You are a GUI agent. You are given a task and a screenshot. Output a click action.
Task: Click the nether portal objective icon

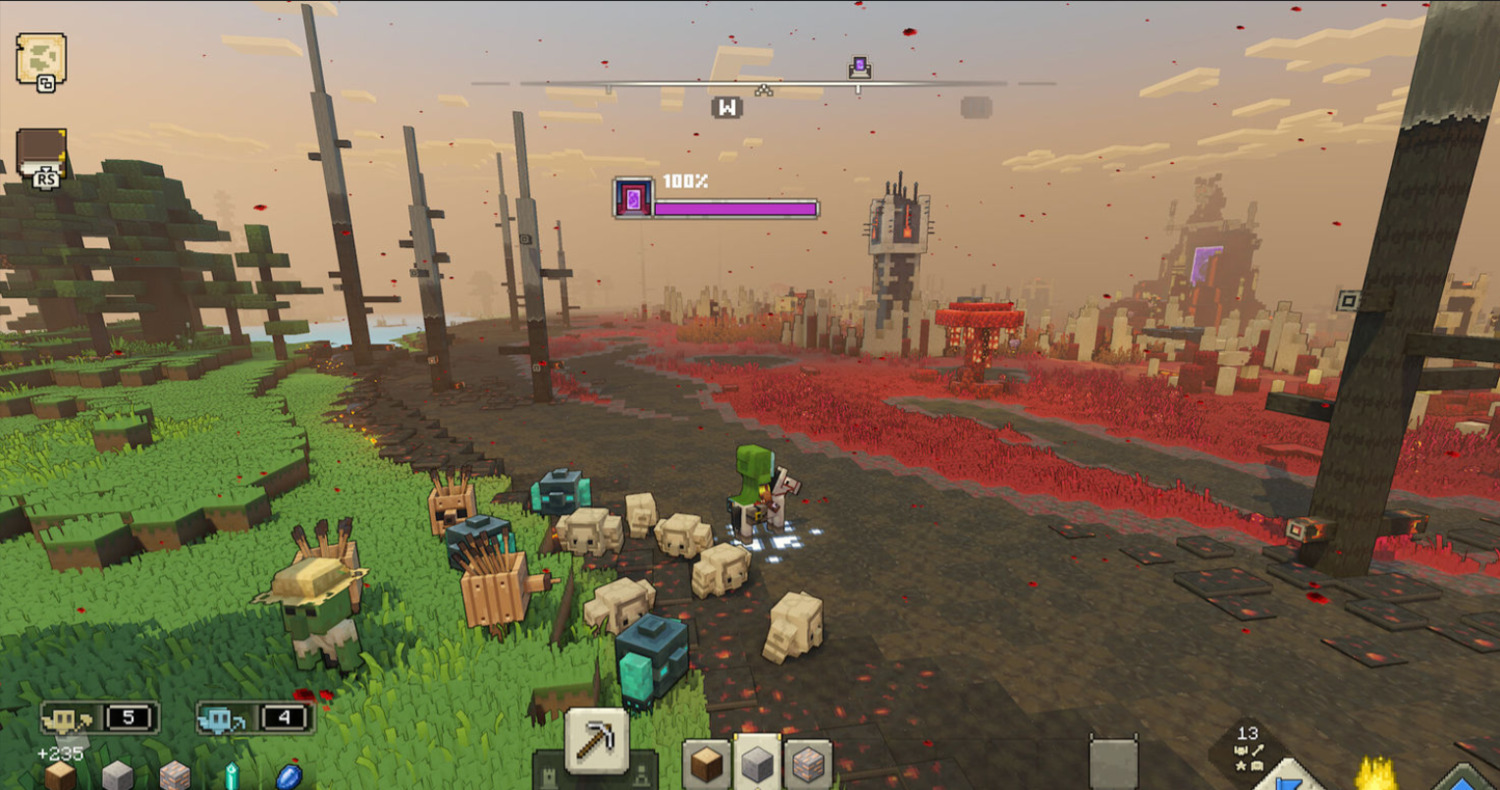pyautogui.click(x=633, y=198)
